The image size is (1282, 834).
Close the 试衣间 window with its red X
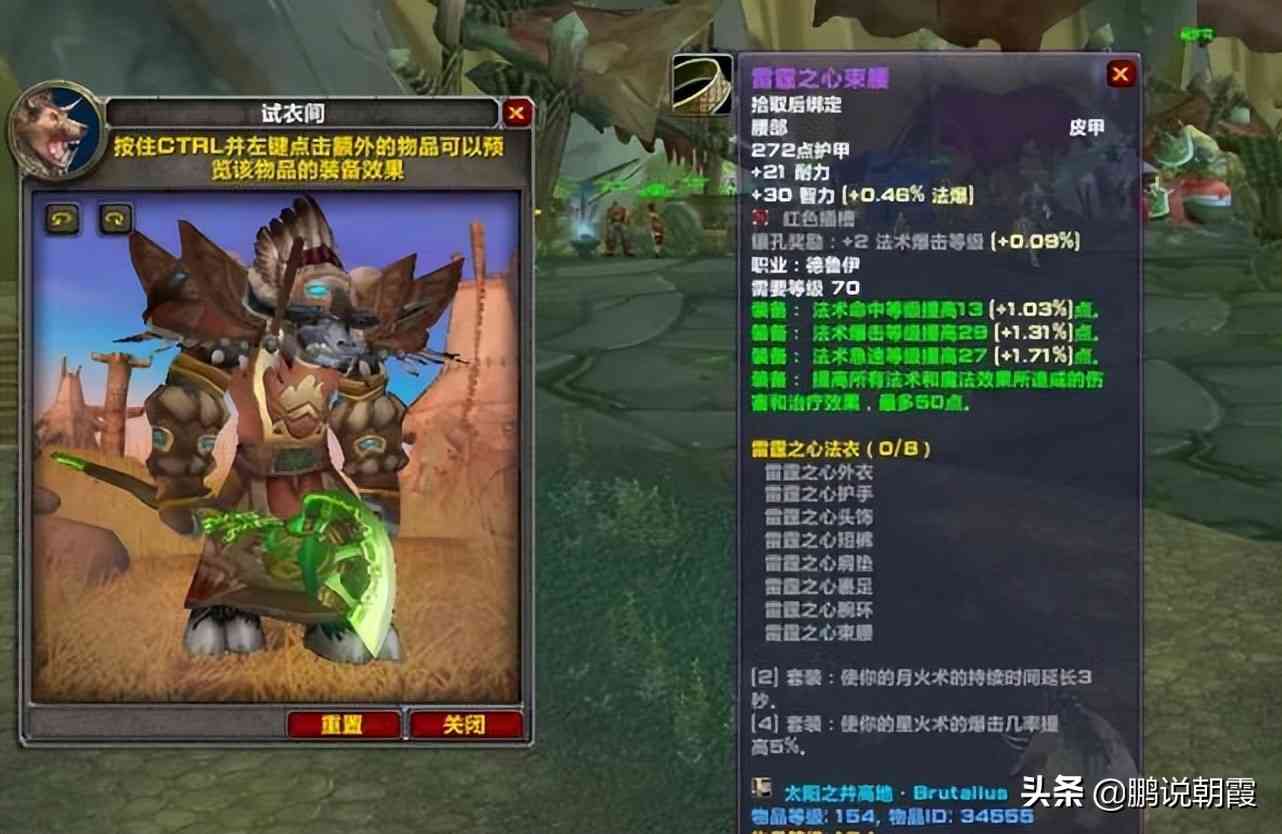pyautogui.click(x=517, y=113)
